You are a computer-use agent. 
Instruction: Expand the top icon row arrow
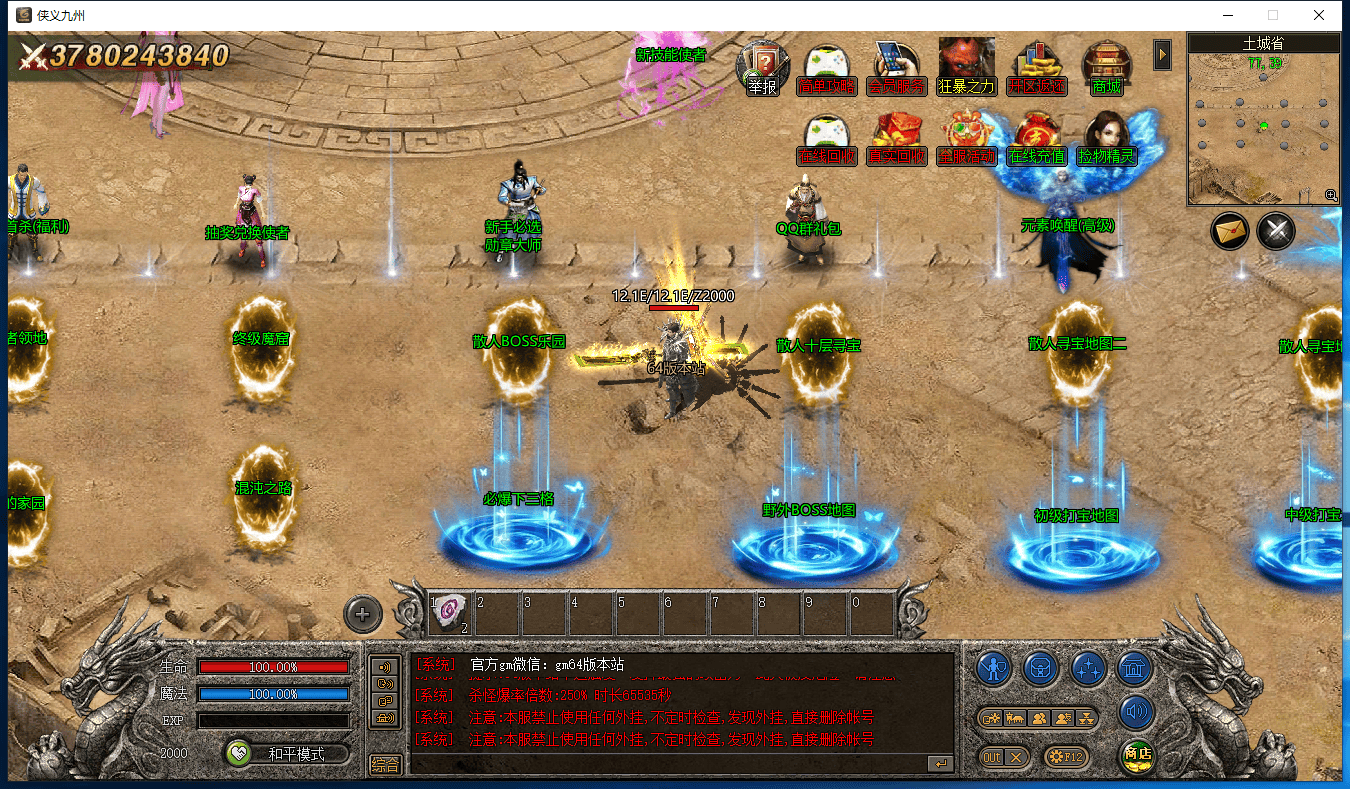click(1162, 54)
